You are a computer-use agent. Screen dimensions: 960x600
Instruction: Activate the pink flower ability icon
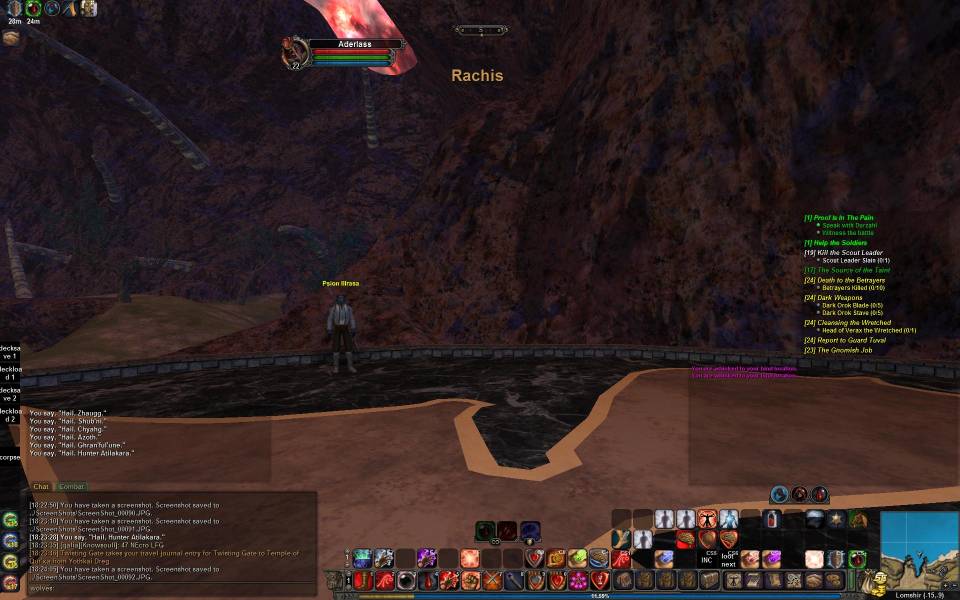pyautogui.click(x=577, y=580)
